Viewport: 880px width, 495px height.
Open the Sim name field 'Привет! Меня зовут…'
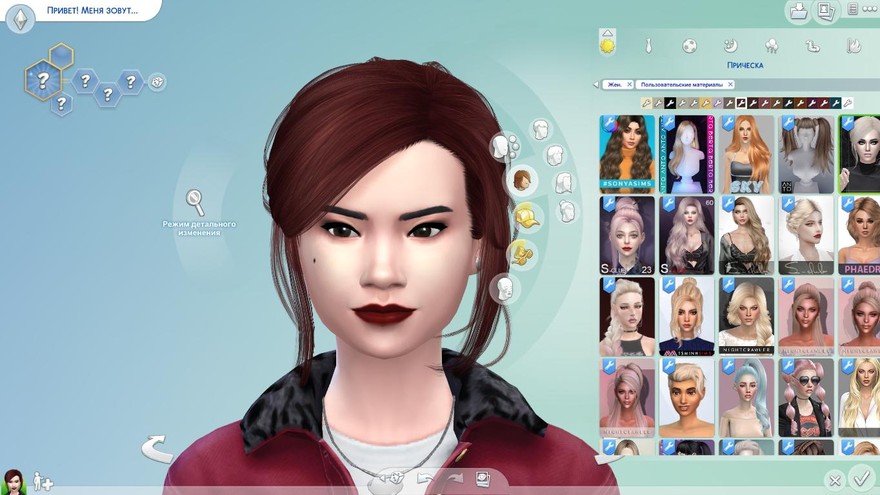pos(90,12)
